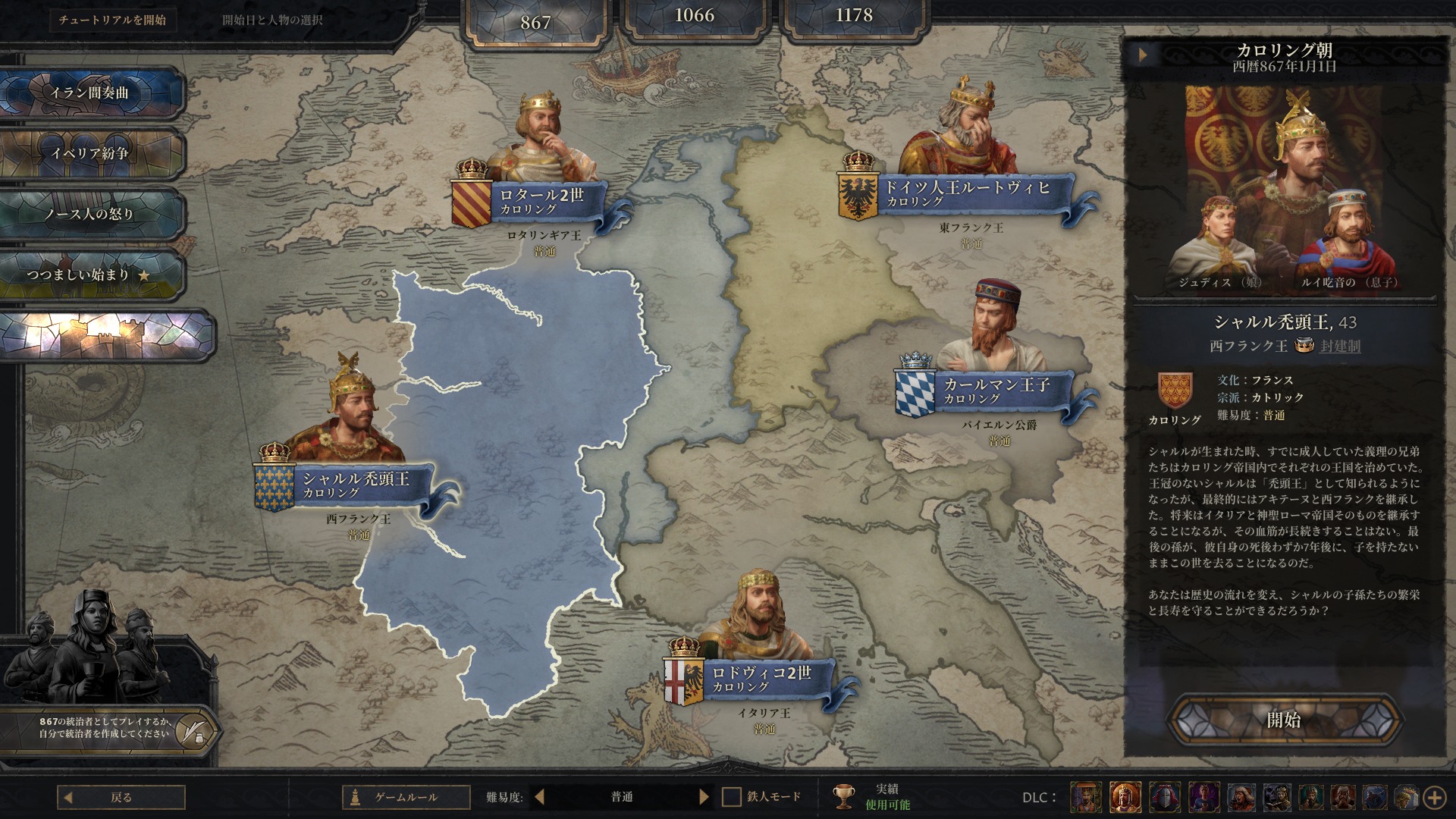Select ドイツ人王ルートヴィヒ character banner
1456x819 pixels.
(967, 193)
